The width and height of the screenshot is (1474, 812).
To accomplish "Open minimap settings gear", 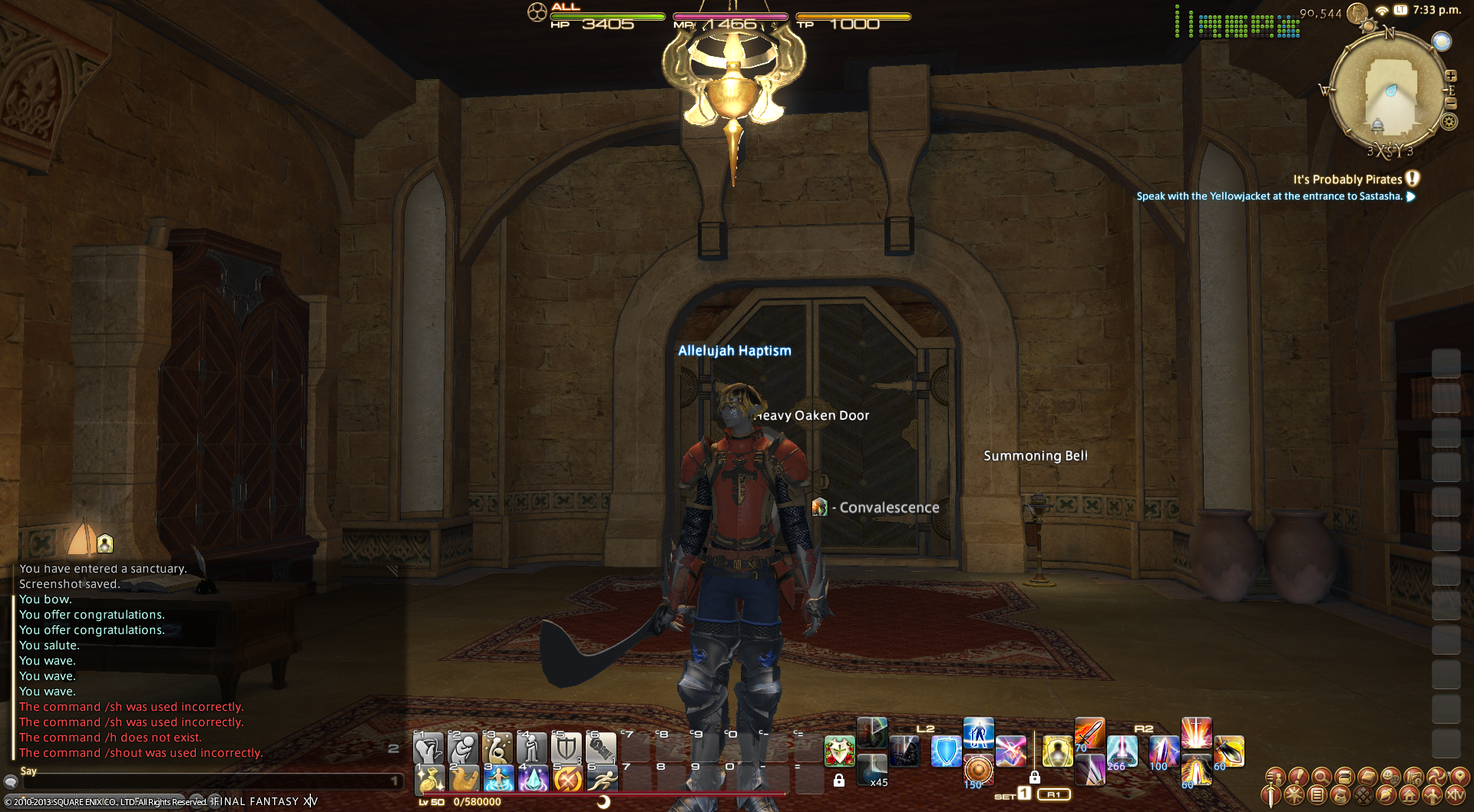I will 1449,121.
